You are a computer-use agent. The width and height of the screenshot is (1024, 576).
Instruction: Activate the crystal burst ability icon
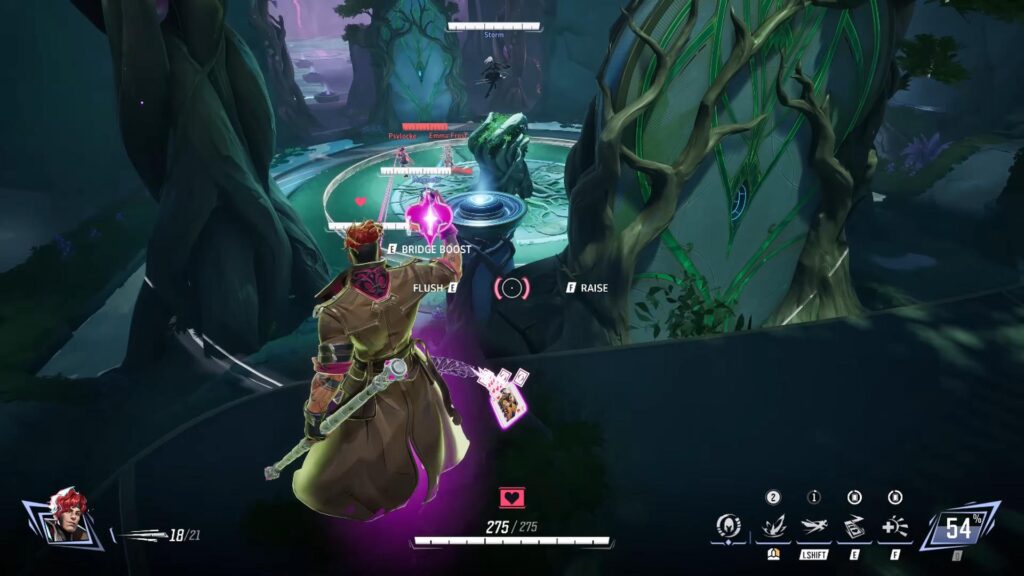(772, 526)
